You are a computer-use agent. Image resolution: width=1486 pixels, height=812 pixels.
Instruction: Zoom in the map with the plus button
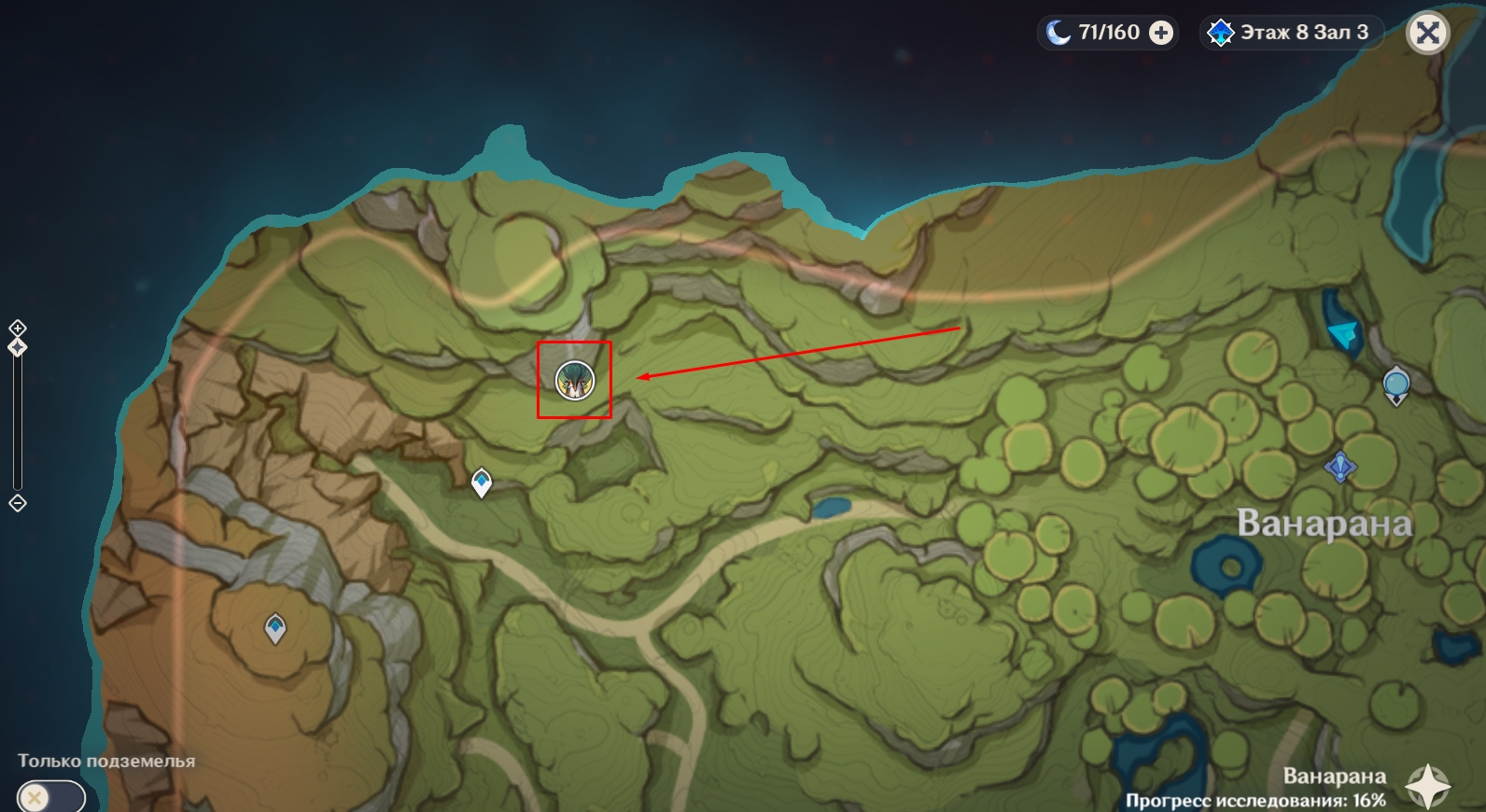point(18,328)
